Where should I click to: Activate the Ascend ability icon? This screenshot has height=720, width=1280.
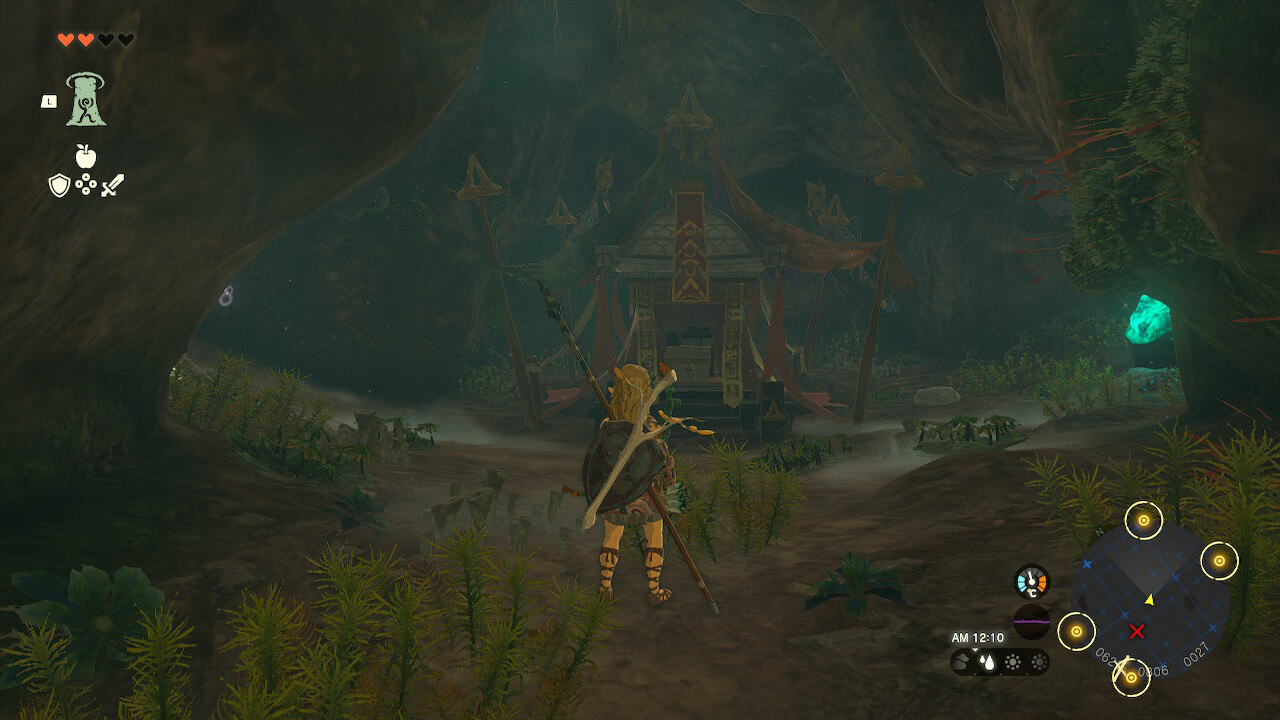[86, 100]
